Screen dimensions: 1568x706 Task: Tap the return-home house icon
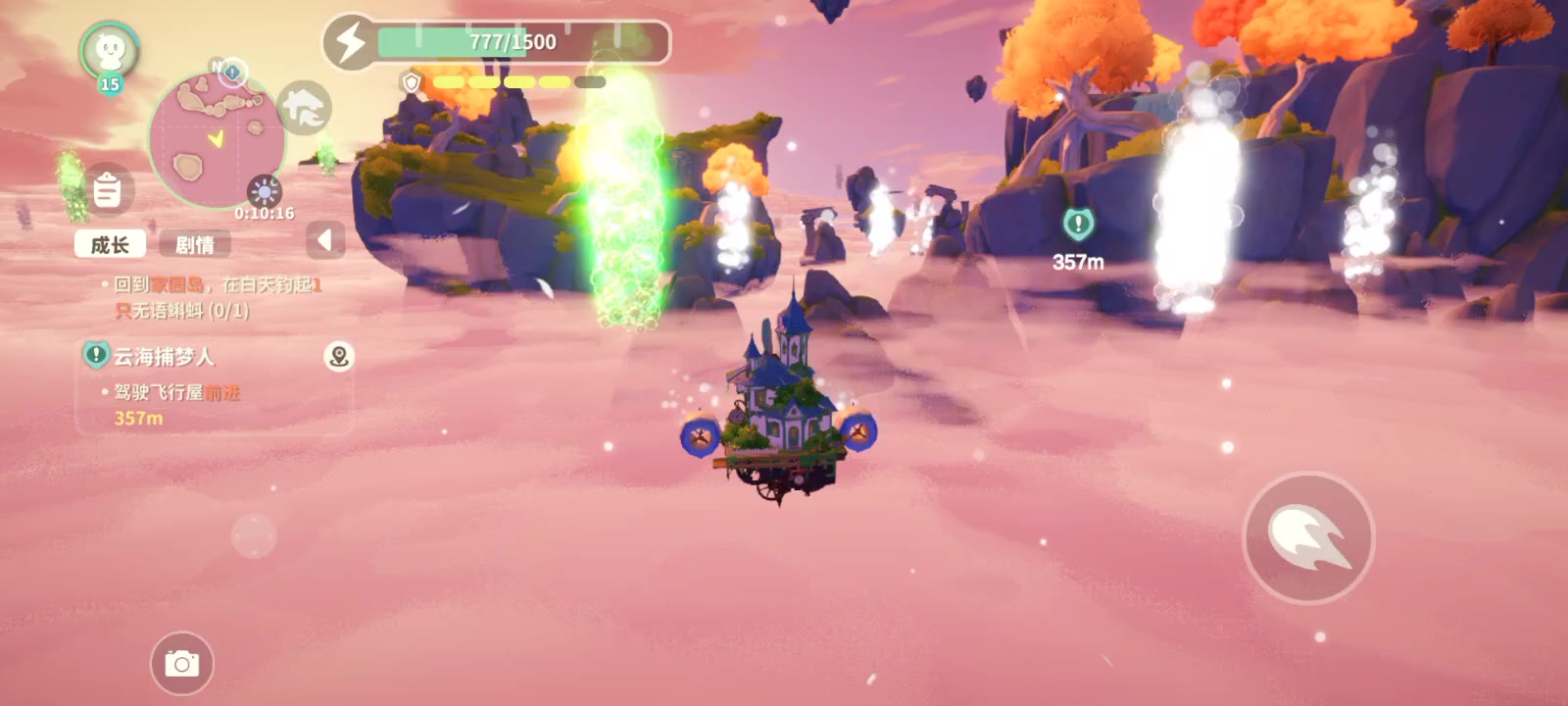(305, 108)
